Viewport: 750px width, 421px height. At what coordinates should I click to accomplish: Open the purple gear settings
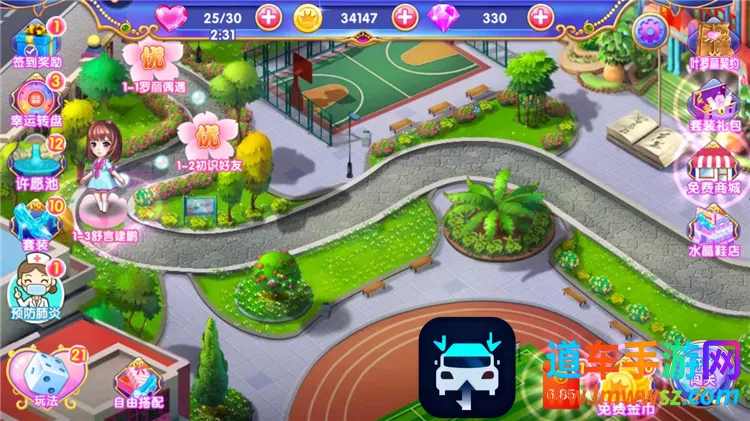(650, 31)
